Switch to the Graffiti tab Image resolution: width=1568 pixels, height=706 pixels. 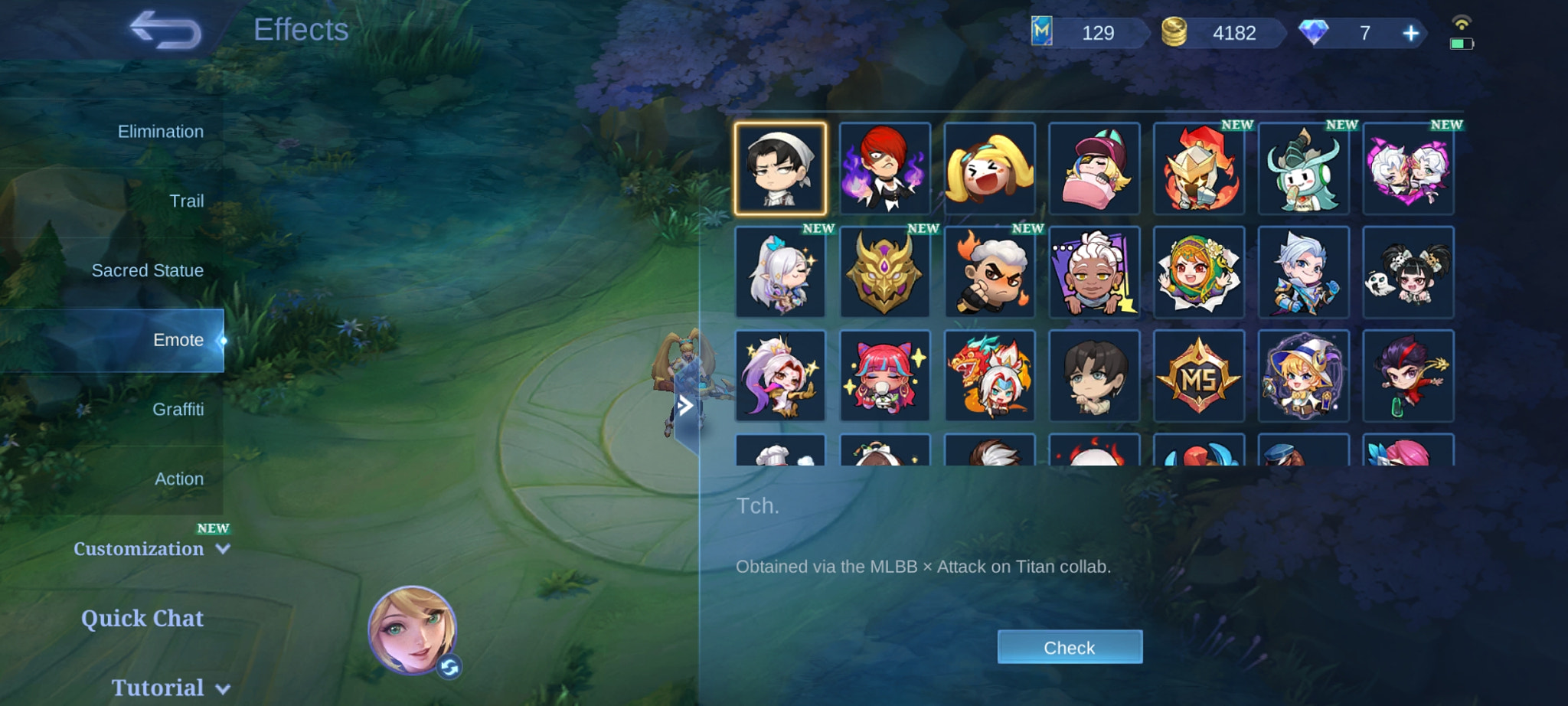pyautogui.click(x=178, y=409)
